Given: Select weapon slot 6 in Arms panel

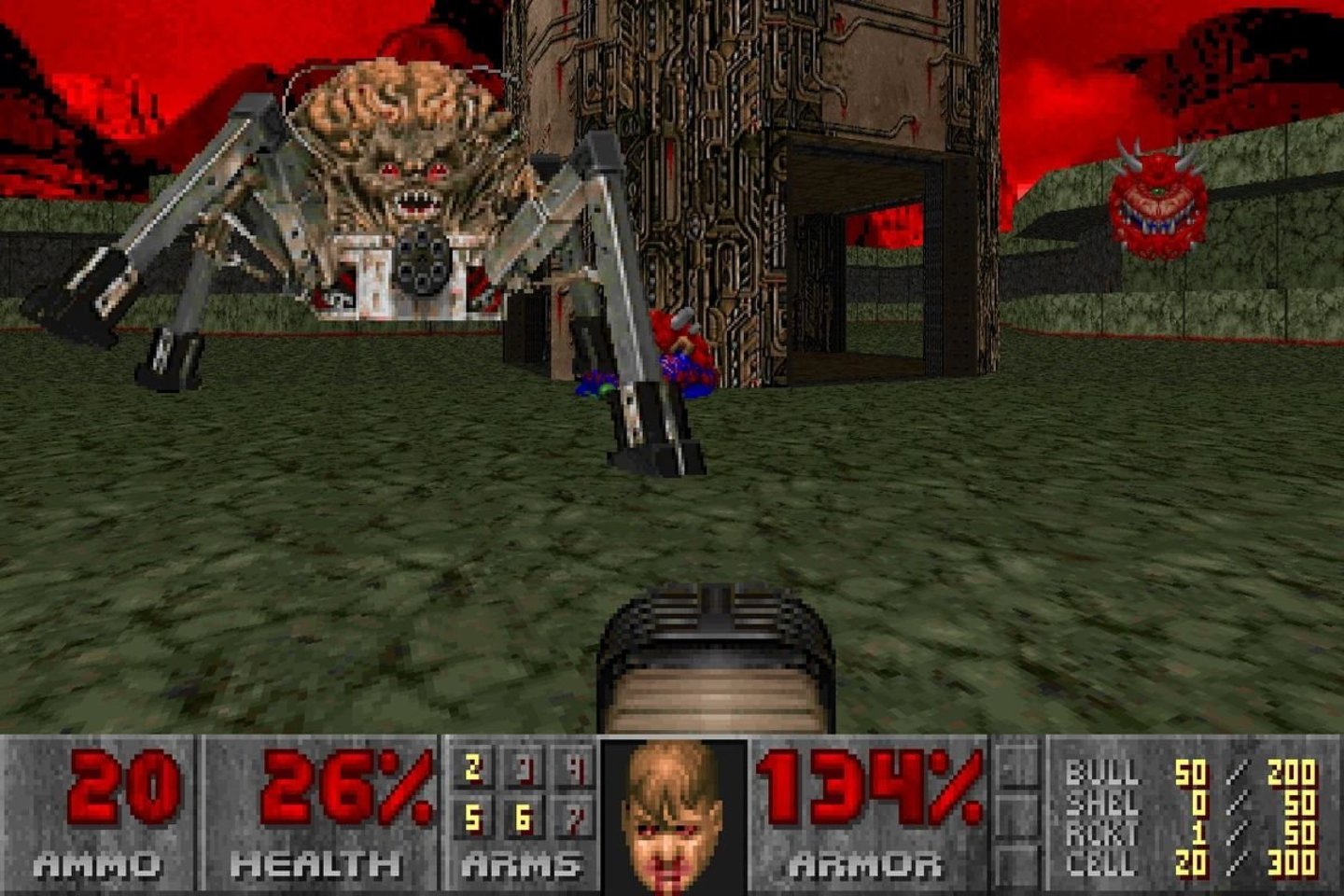Looking at the screenshot, I should (x=525, y=819).
